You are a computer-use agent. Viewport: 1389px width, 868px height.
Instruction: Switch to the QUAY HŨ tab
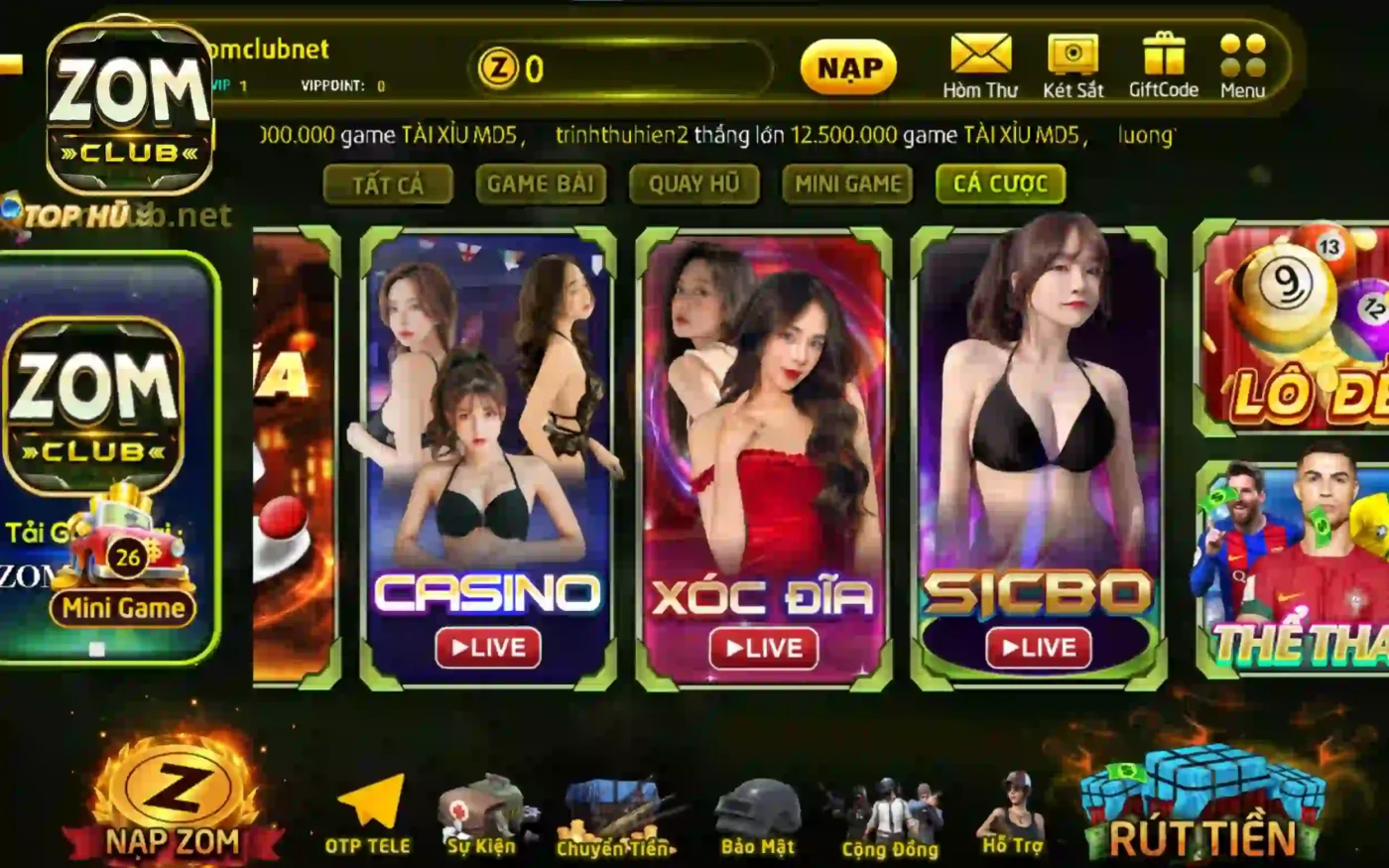point(693,185)
